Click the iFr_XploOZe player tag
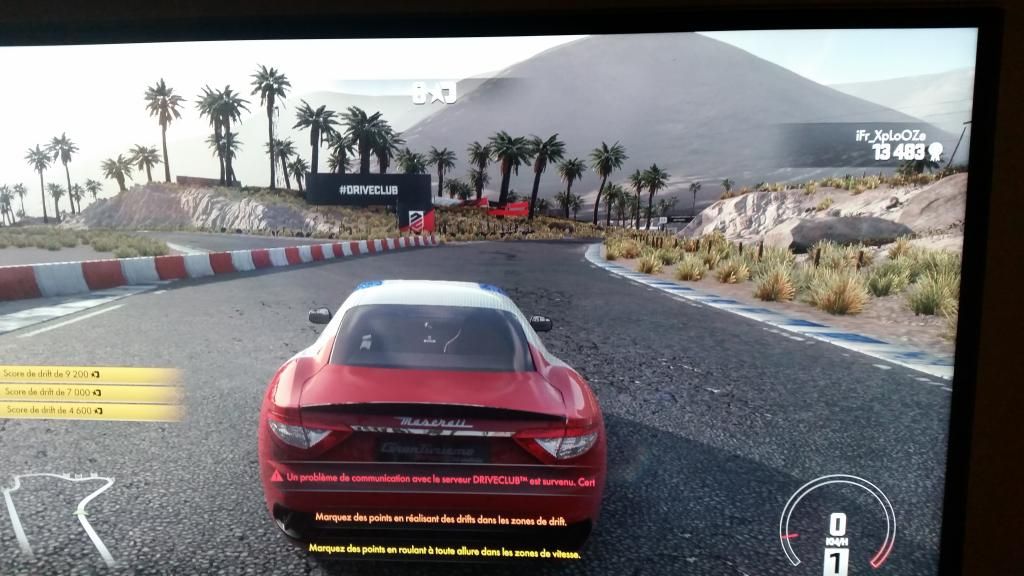Viewport: 1024px width, 576px height. [890, 135]
